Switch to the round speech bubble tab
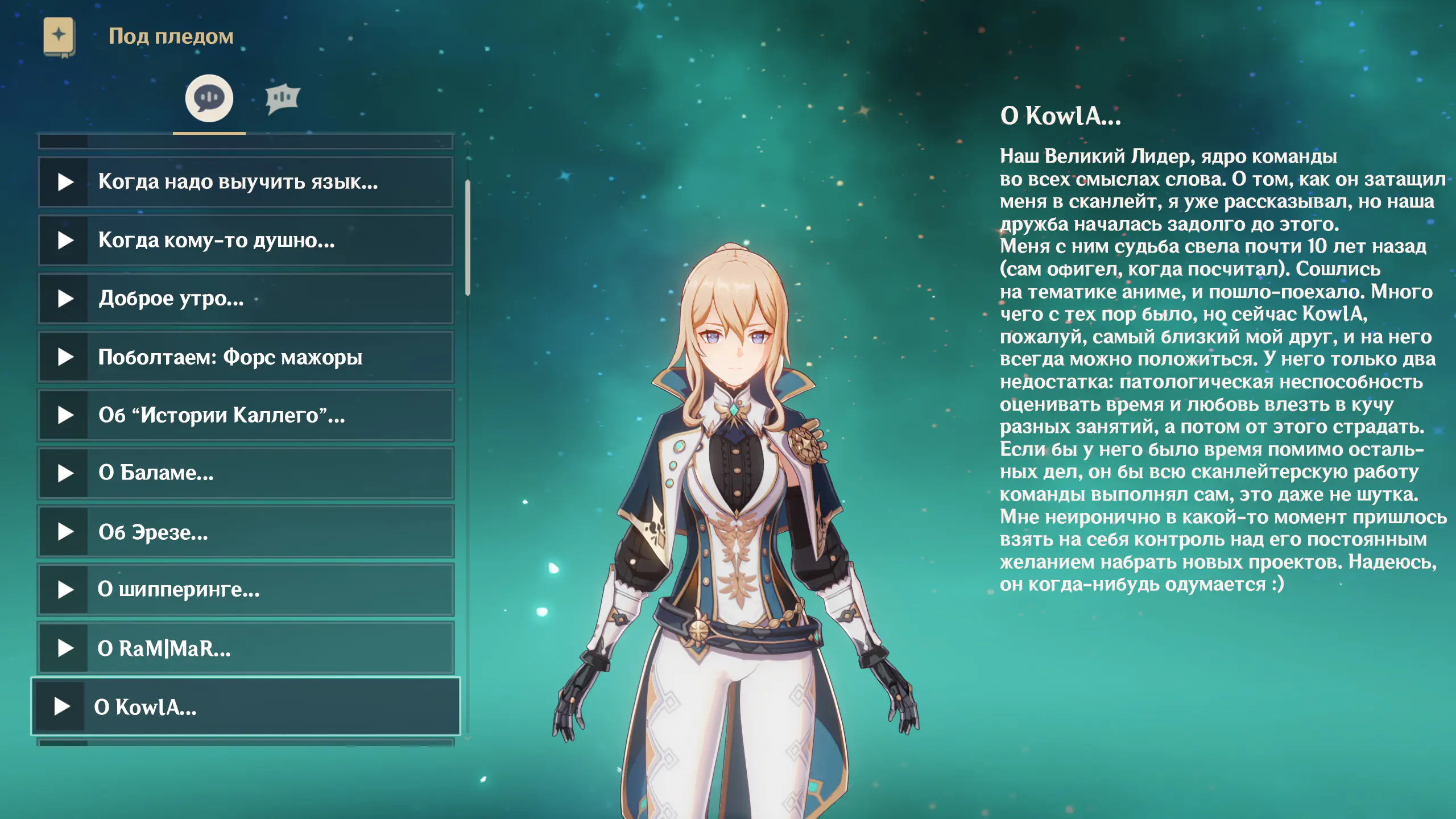1456x819 pixels. click(209, 98)
